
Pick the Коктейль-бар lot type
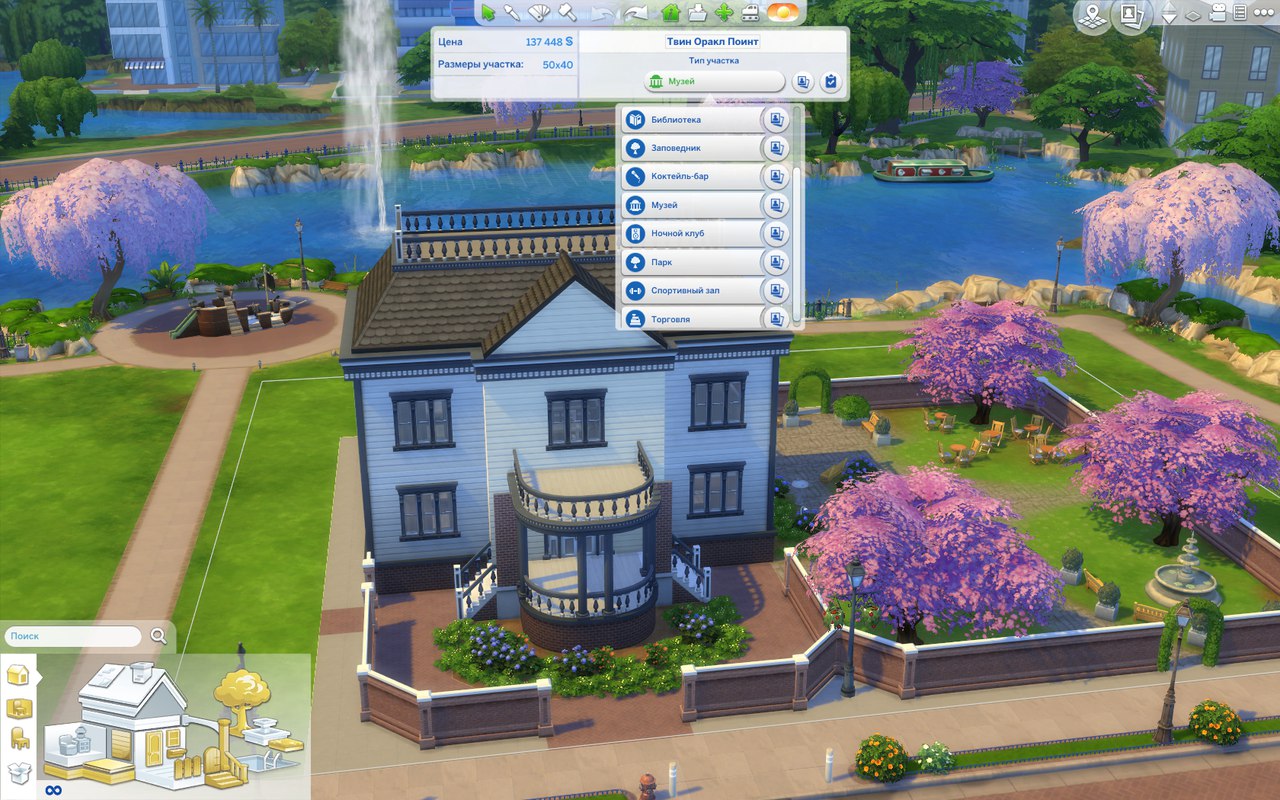point(690,176)
